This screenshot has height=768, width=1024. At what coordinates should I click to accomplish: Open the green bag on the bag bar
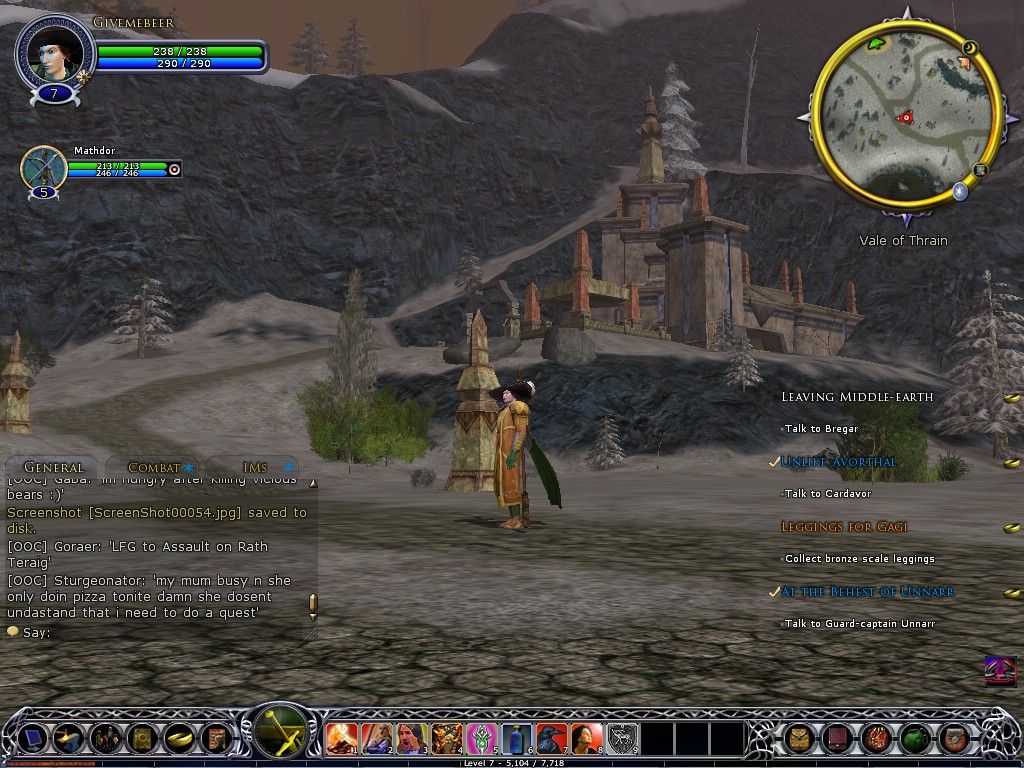coord(914,739)
